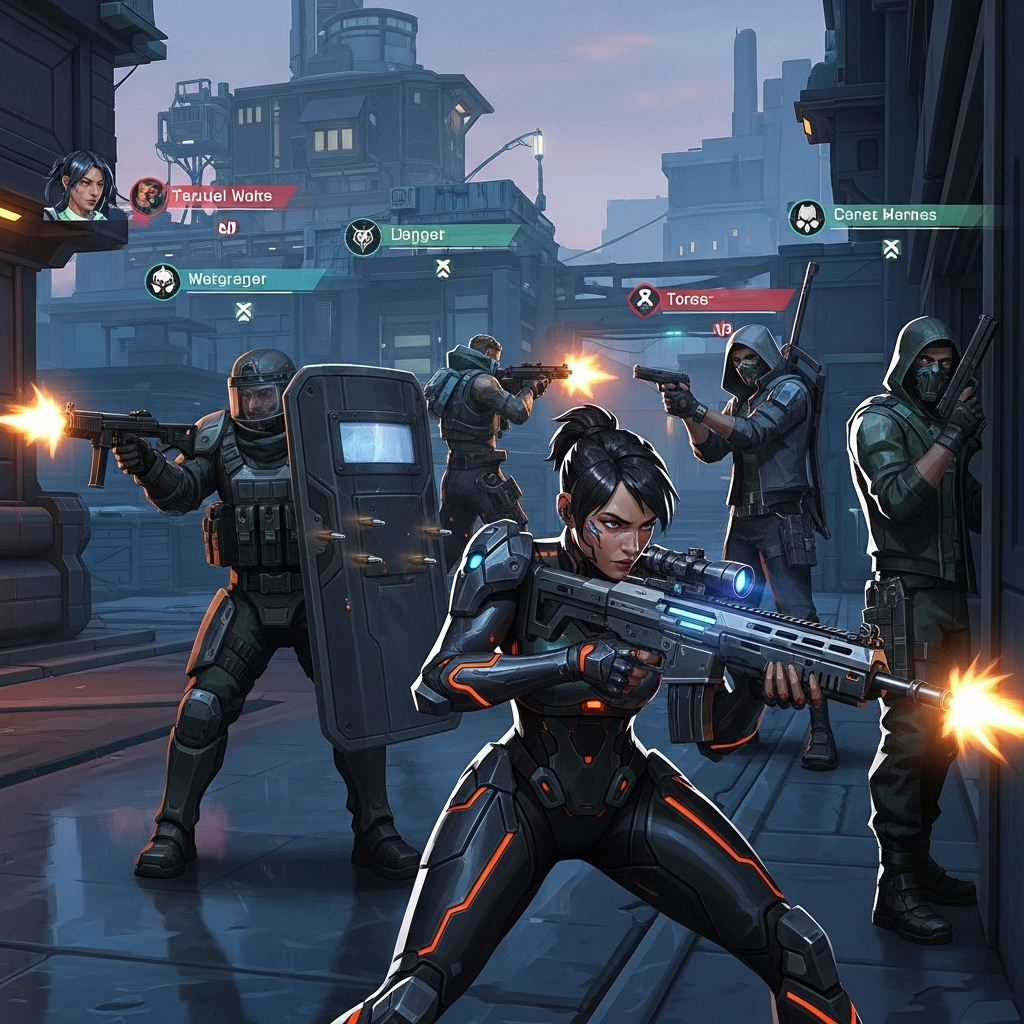Click the Caret Hernes nameplate

click(x=893, y=216)
